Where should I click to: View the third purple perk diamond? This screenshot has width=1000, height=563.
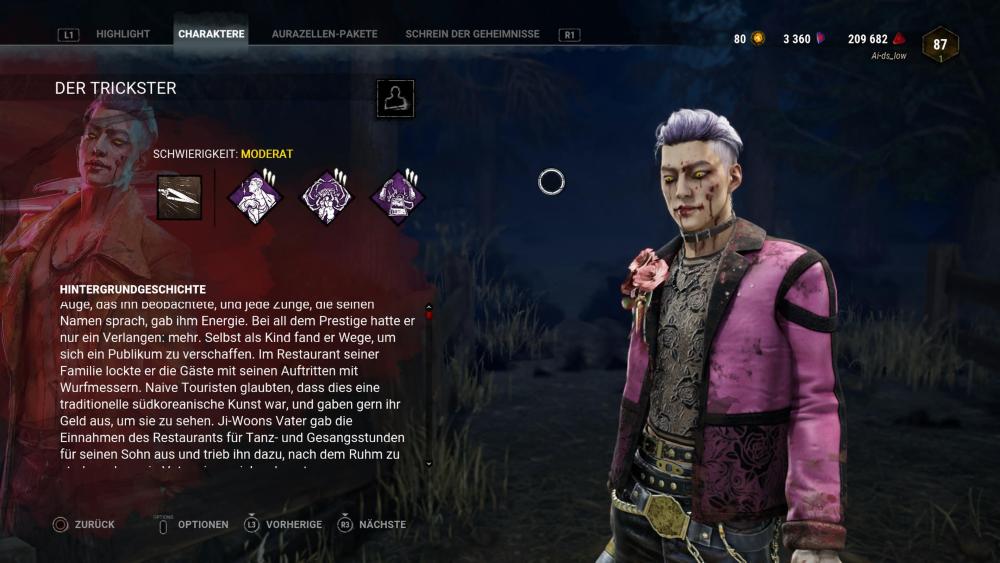pyautogui.click(x=398, y=197)
